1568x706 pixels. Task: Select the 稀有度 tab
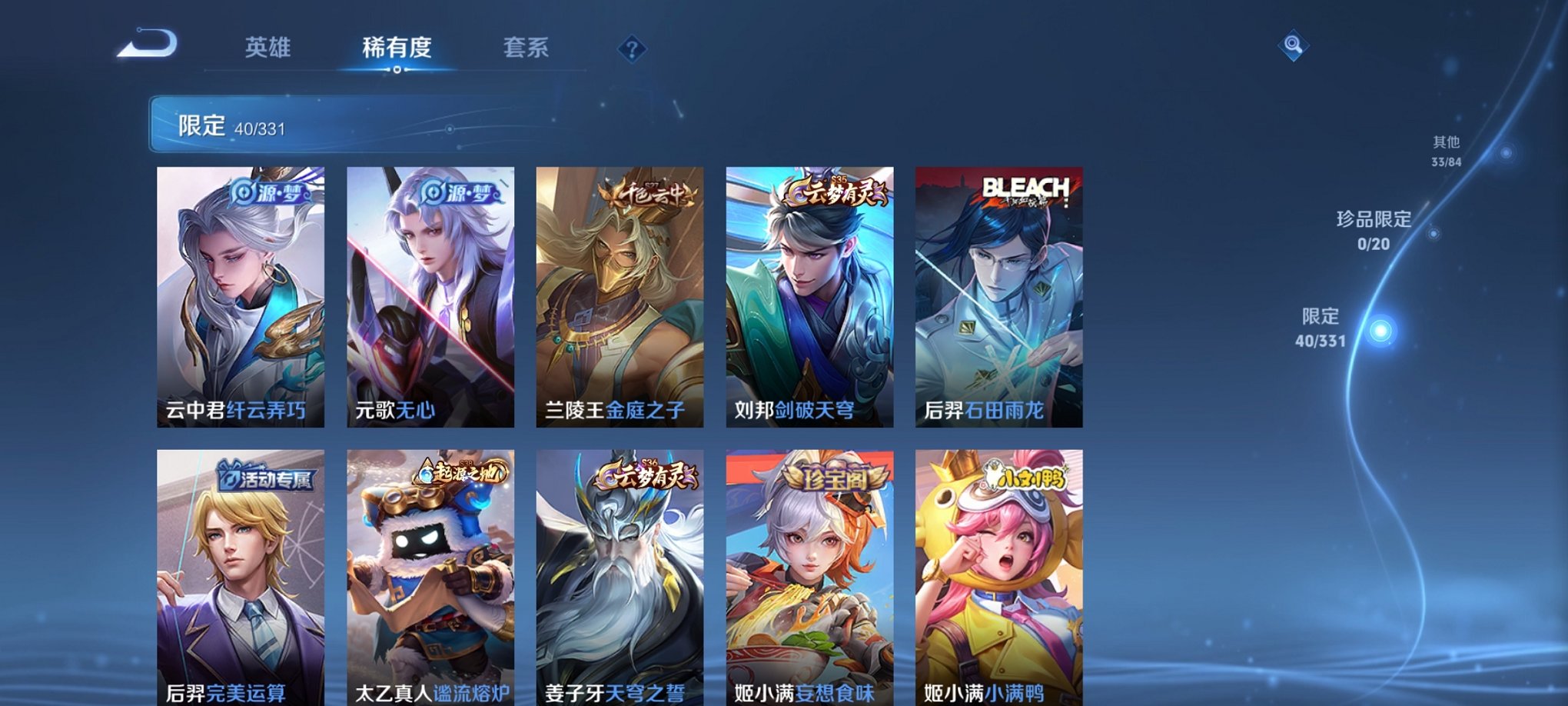click(397, 48)
